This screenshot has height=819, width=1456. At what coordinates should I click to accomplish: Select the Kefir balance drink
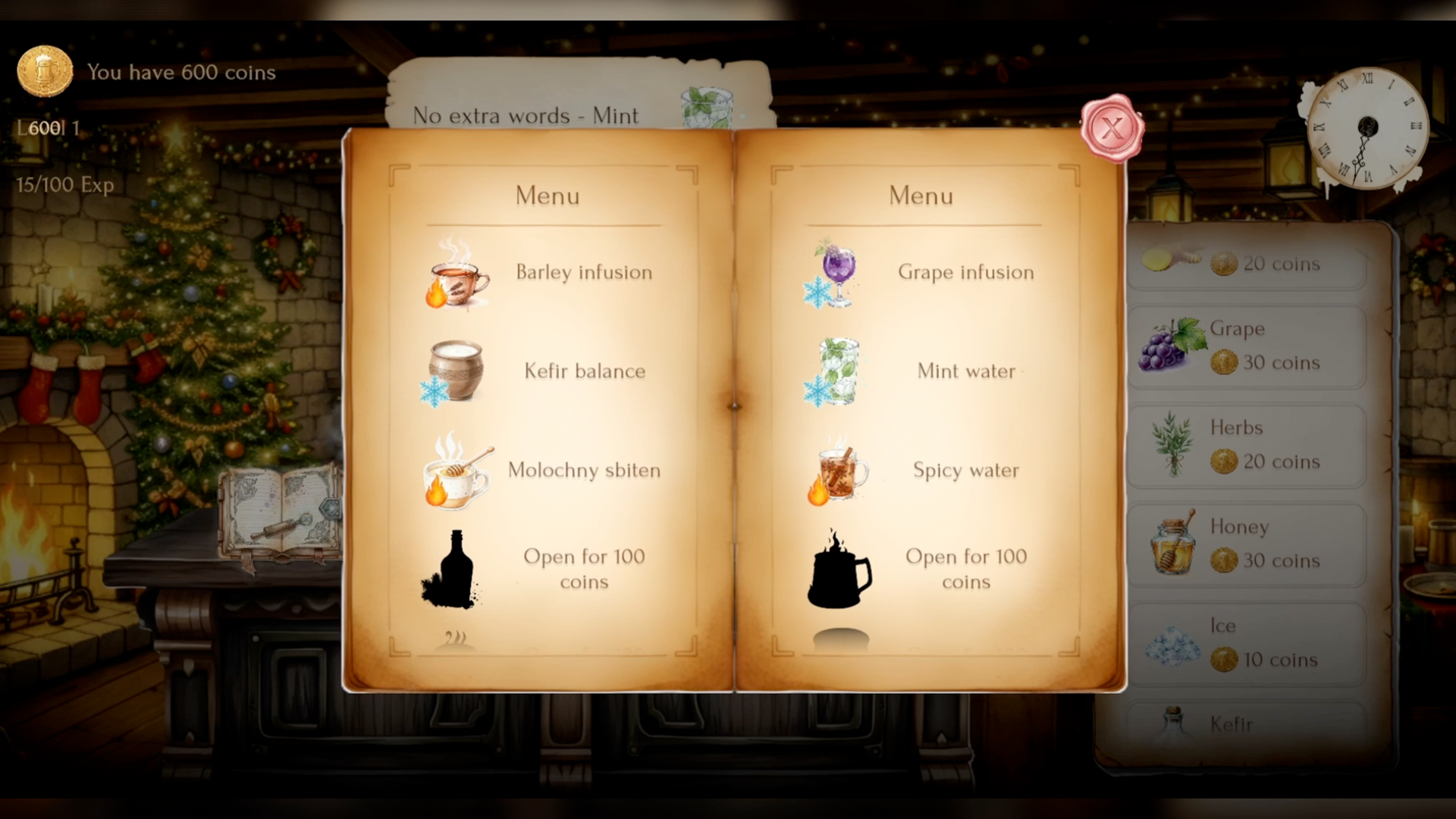pyautogui.click(x=540, y=372)
